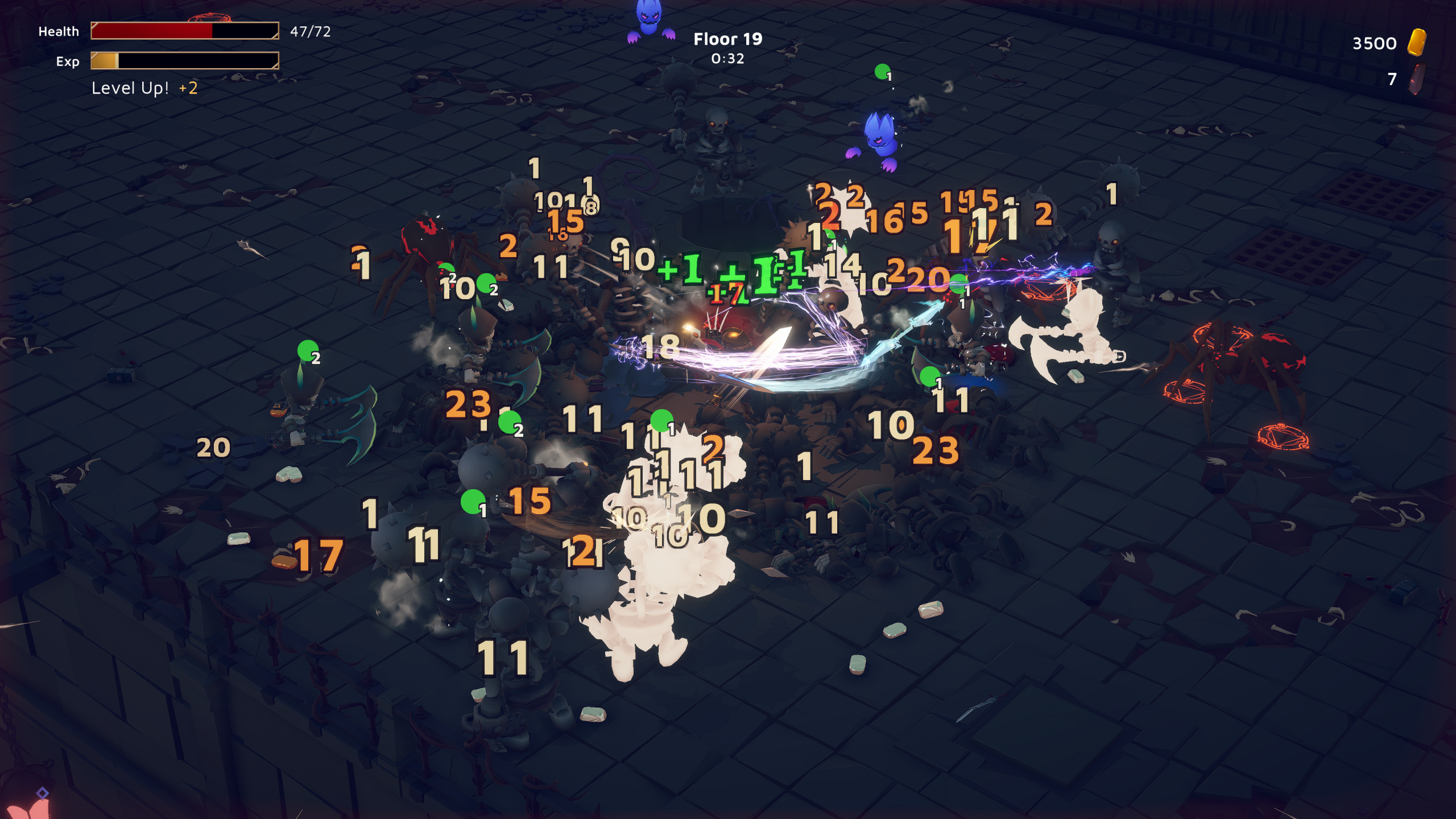Viewport: 1456px width, 819px height.
Task: Select the Health label in the HUD
Action: tap(58, 31)
